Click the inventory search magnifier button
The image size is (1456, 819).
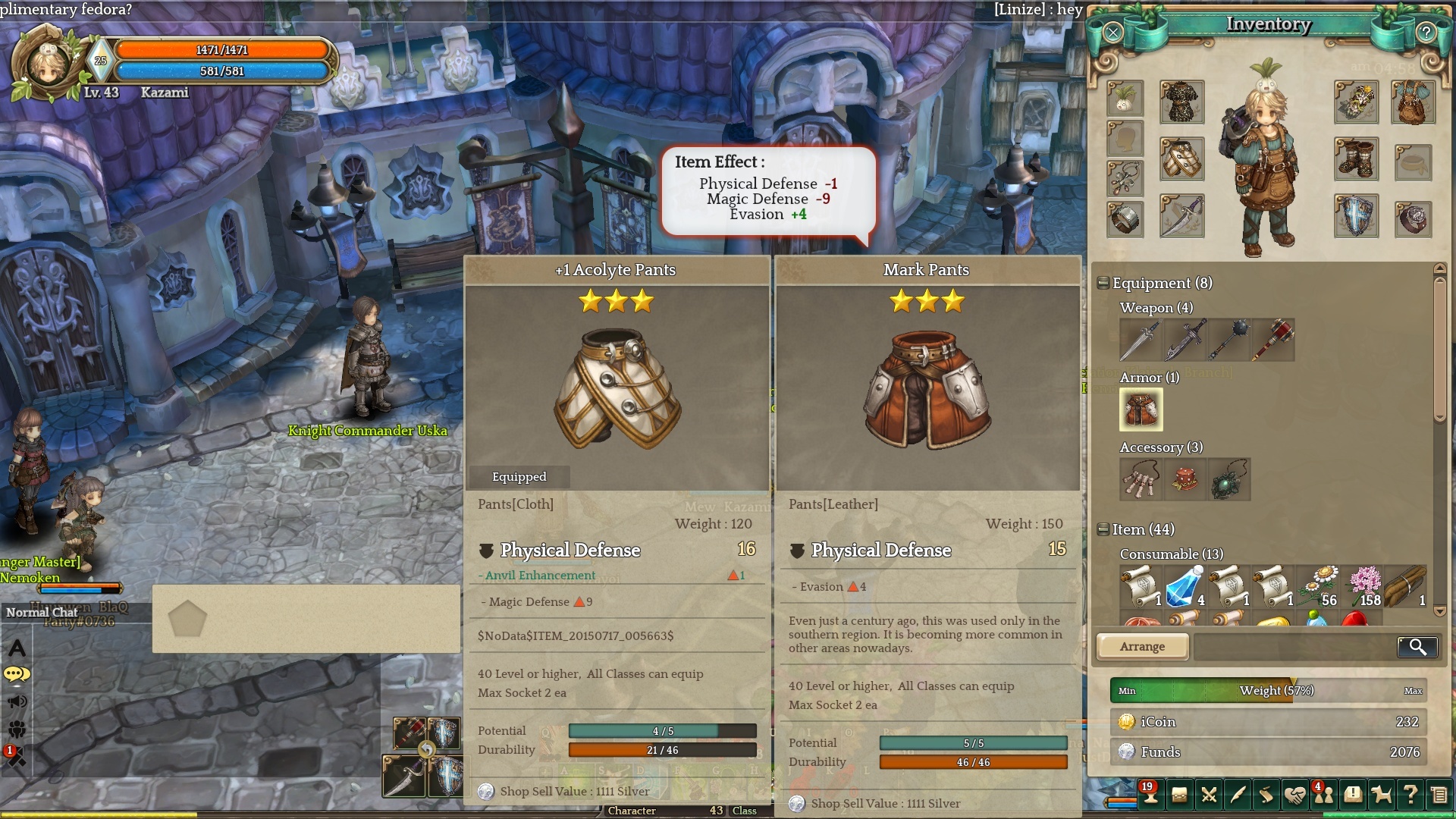[x=1417, y=646]
